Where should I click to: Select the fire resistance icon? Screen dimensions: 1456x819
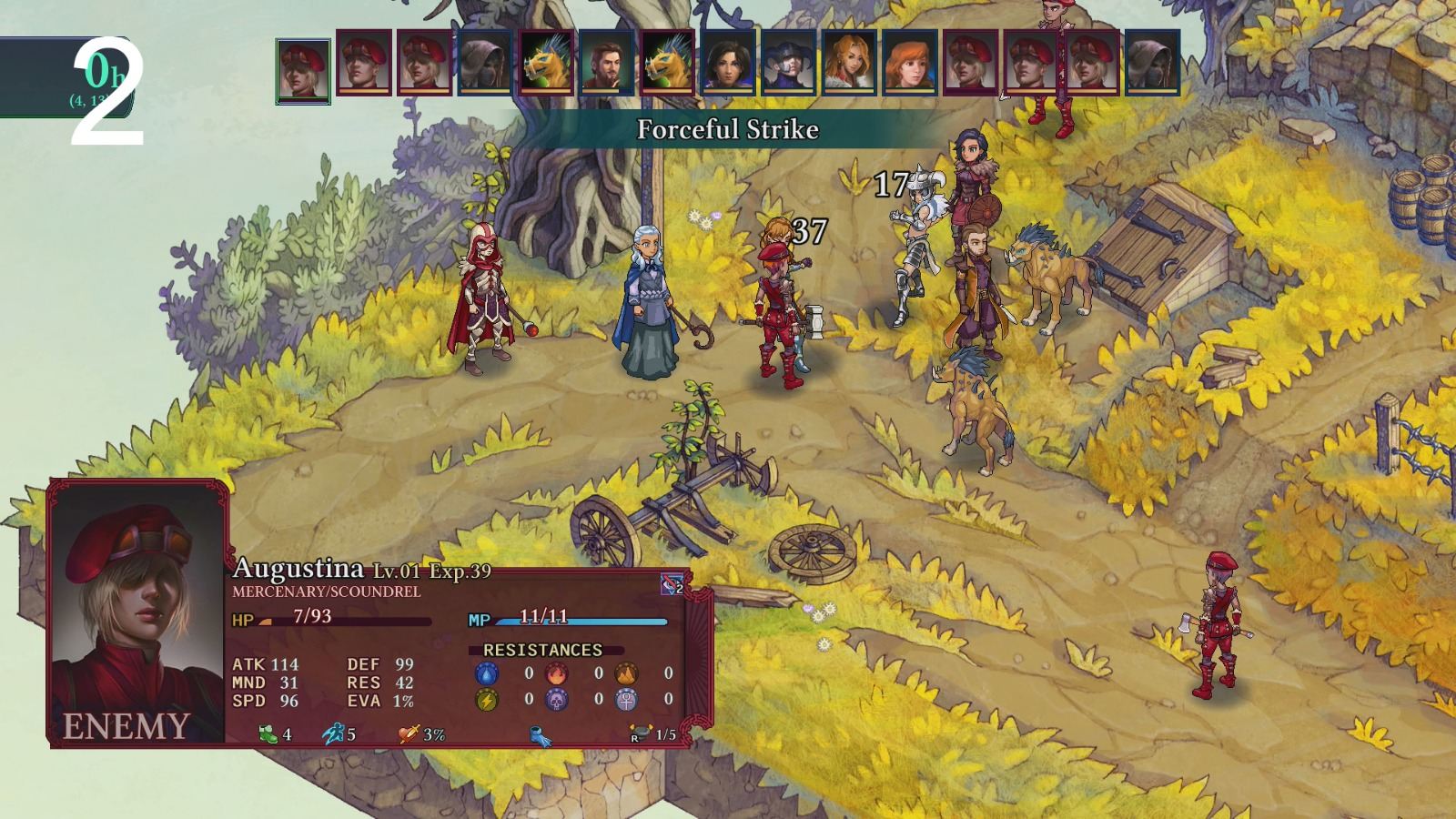[x=559, y=672]
